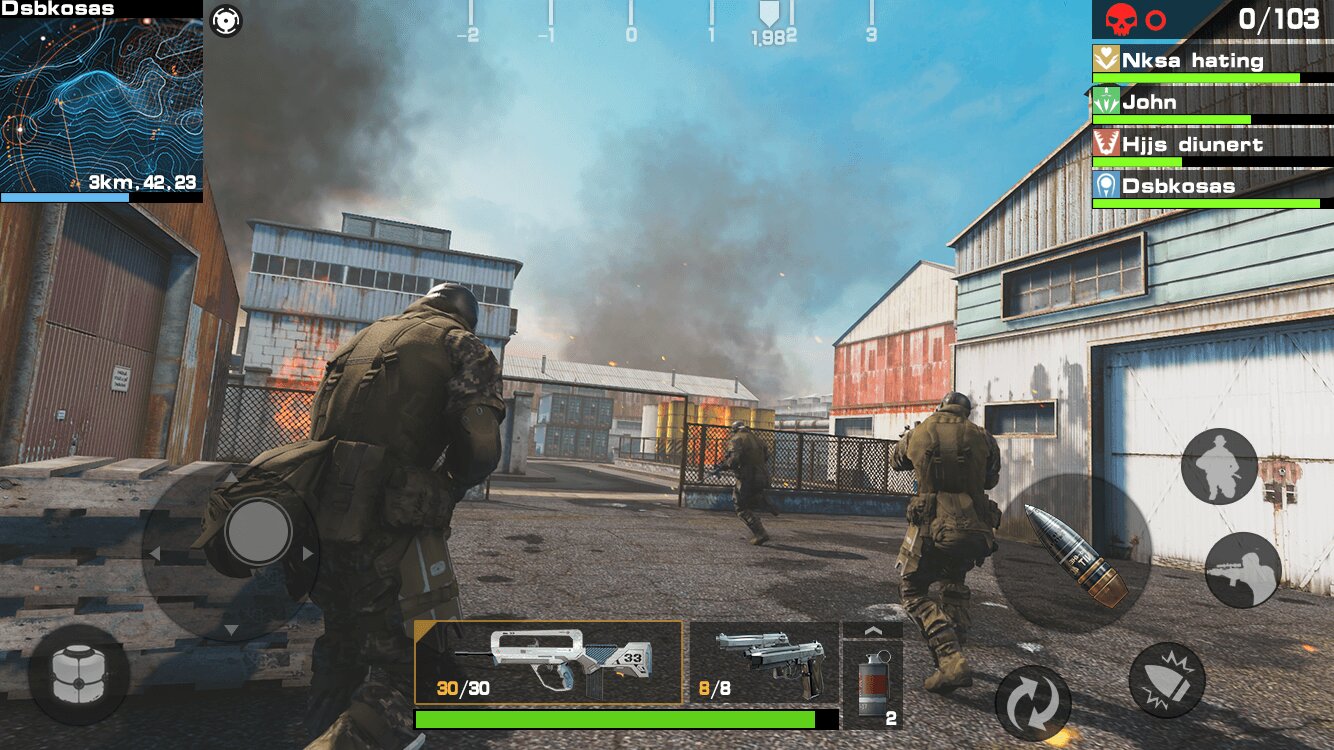Toggle the aiming soldier button
1334x750 pixels.
tap(1243, 570)
